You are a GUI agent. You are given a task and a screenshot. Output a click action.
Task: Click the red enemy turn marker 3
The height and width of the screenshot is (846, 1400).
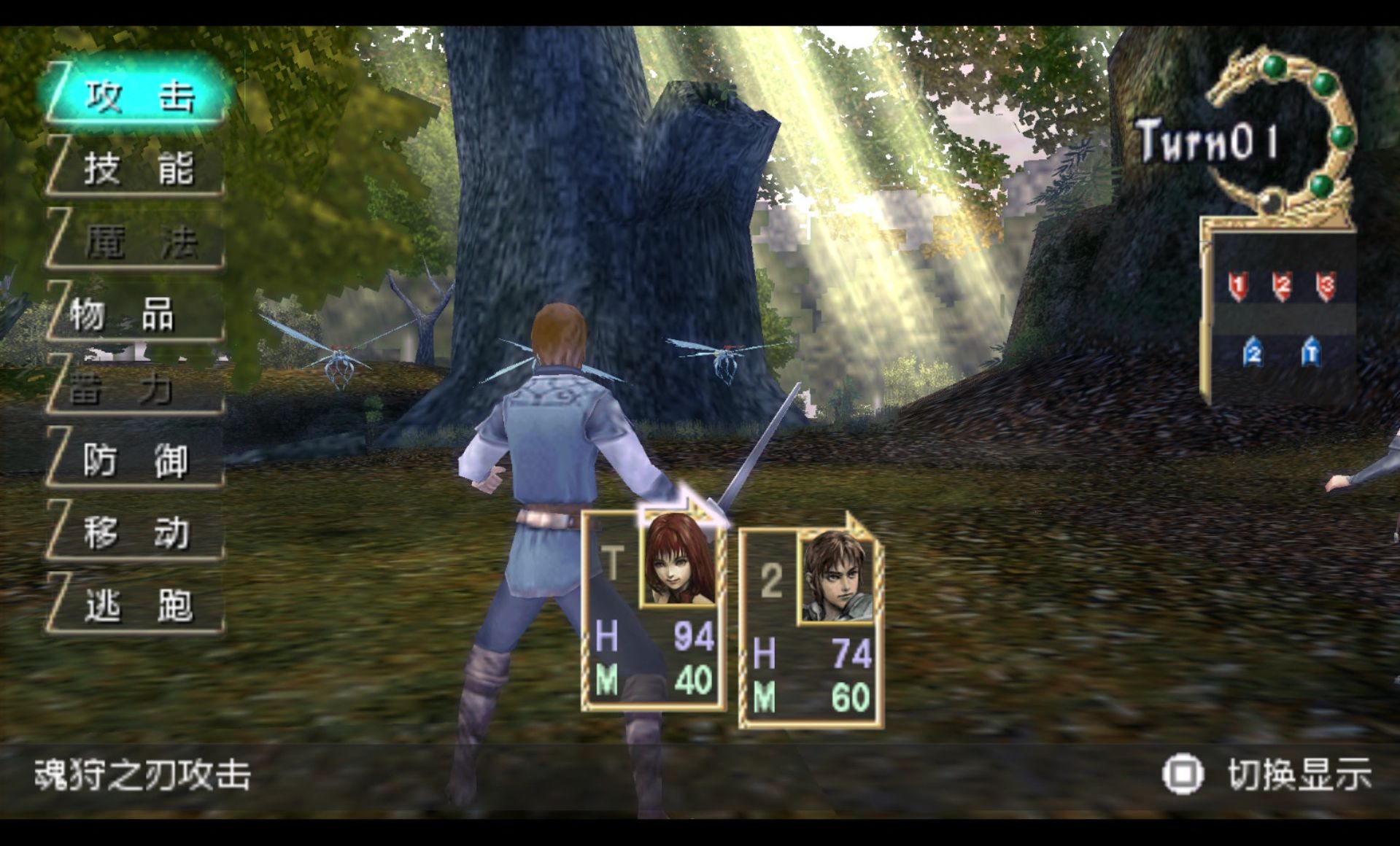point(1326,285)
